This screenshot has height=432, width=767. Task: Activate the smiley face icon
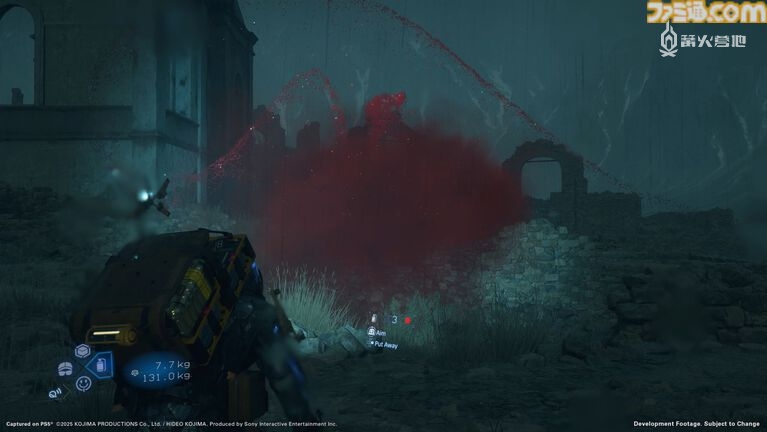click(x=83, y=383)
